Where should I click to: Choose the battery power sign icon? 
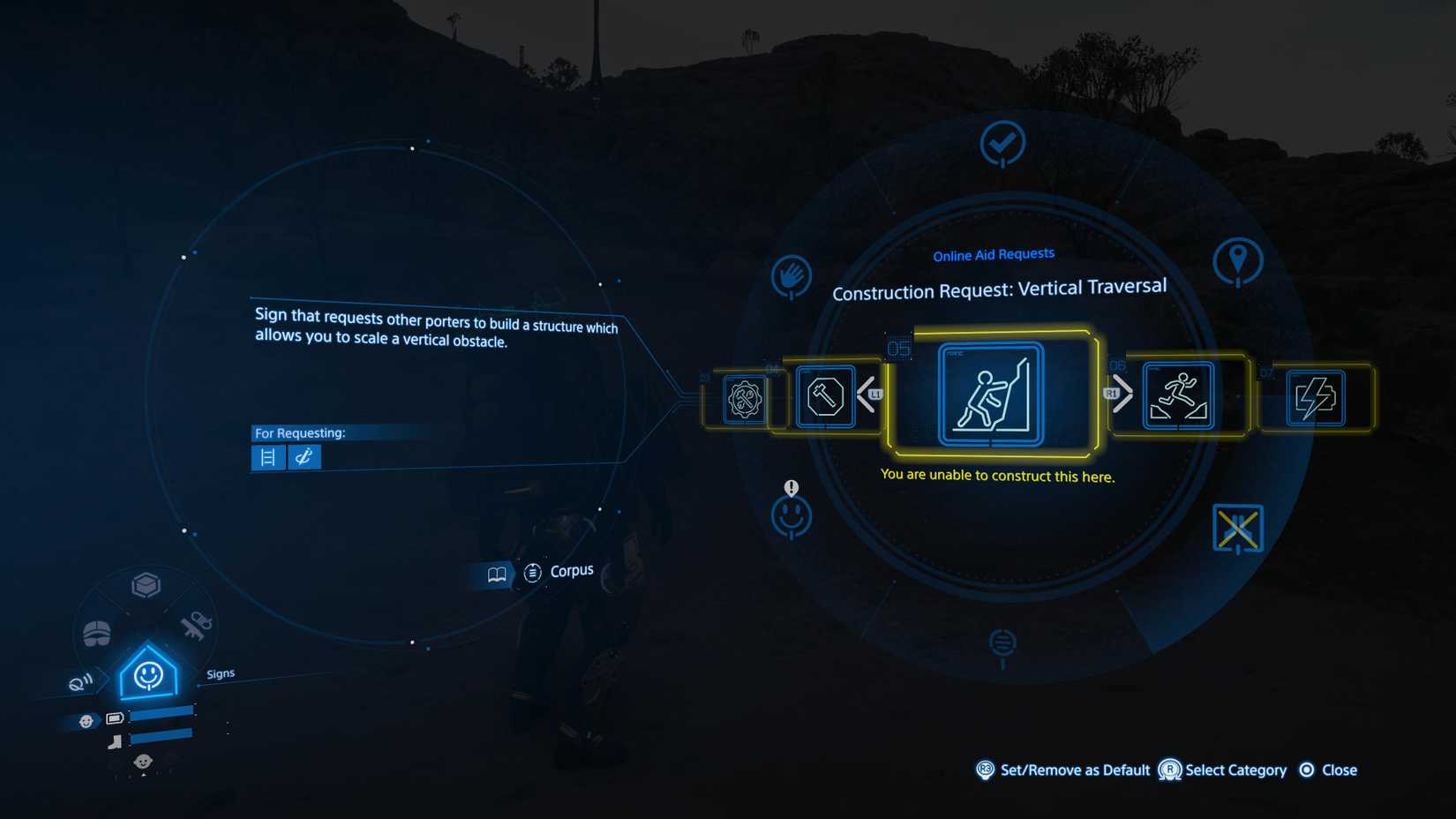(1314, 399)
